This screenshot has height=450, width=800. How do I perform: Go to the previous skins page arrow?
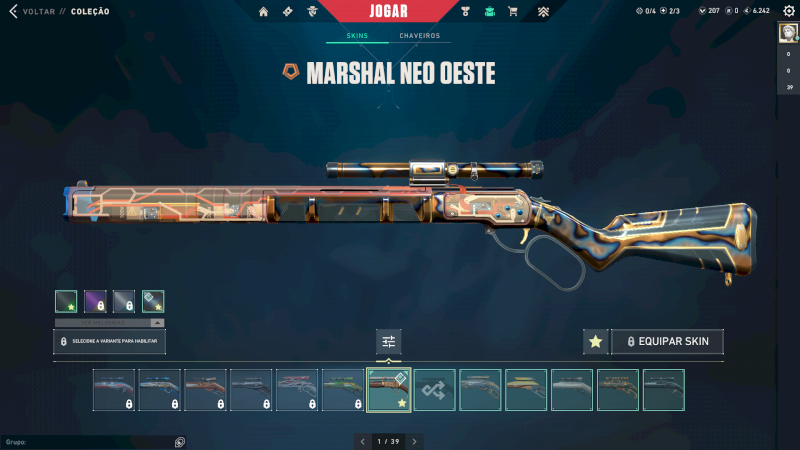[361, 441]
